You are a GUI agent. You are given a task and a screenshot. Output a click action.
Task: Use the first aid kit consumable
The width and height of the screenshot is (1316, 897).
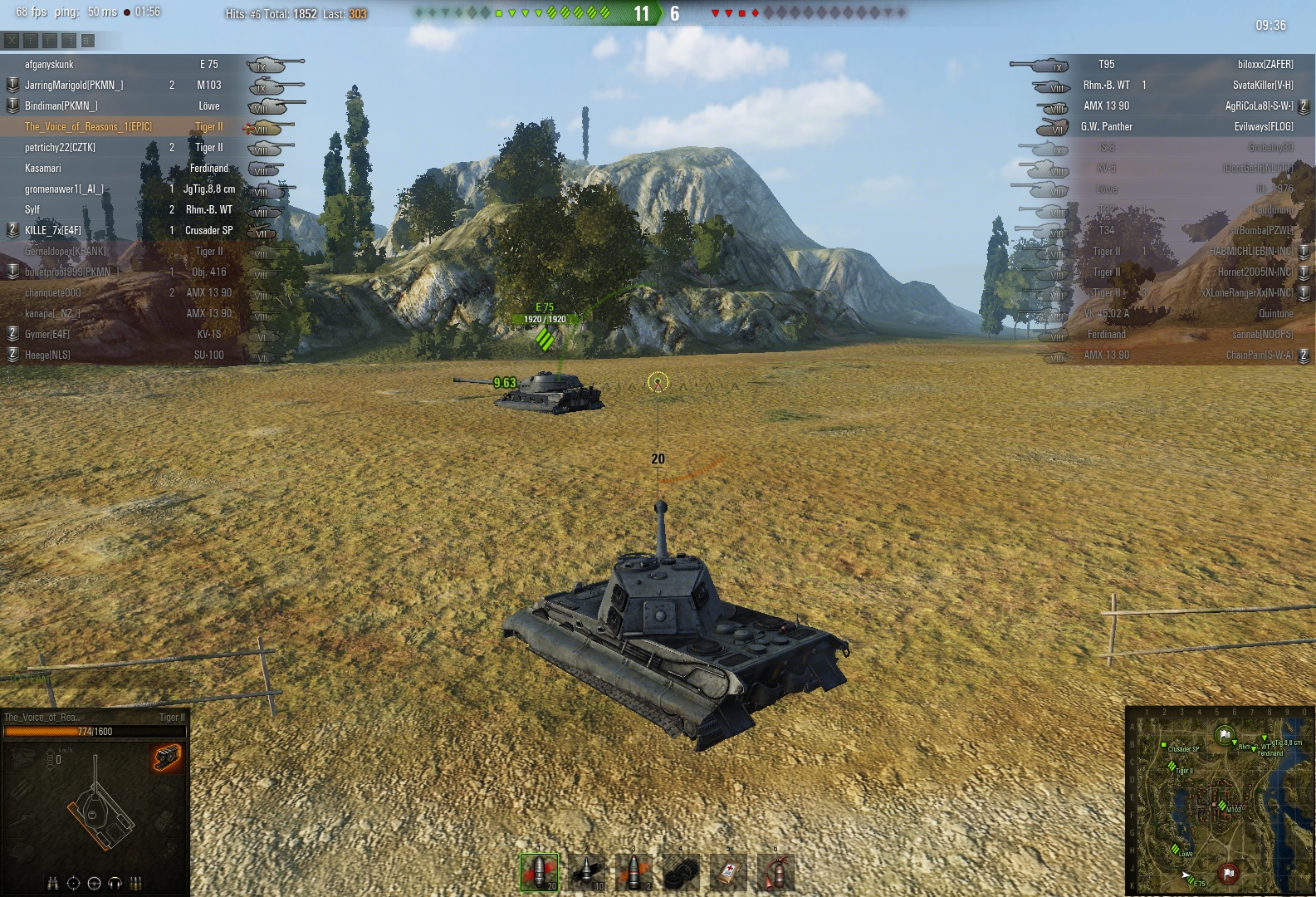coord(728,872)
